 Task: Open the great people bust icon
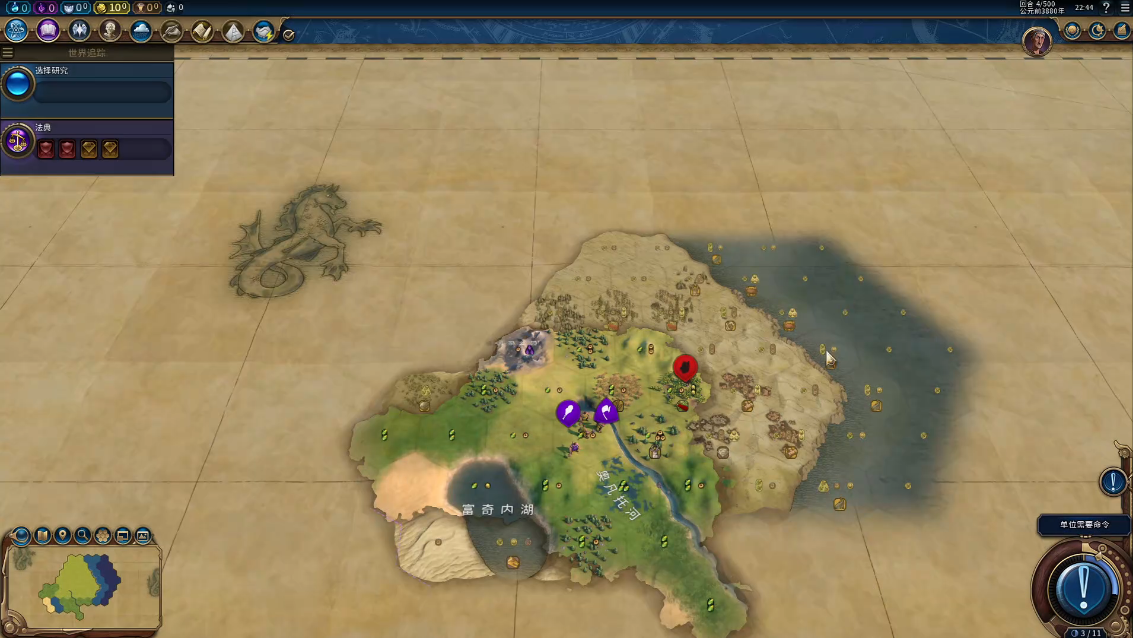(x=110, y=30)
